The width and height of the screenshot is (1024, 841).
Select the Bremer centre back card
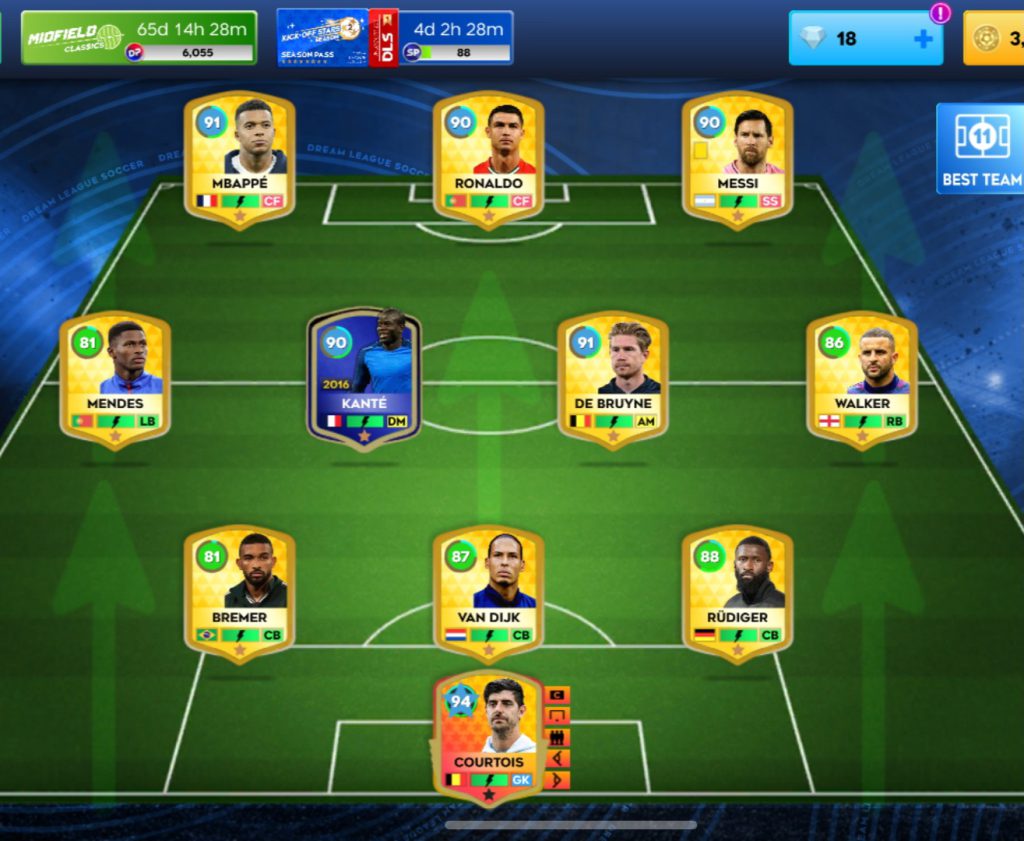(240, 594)
